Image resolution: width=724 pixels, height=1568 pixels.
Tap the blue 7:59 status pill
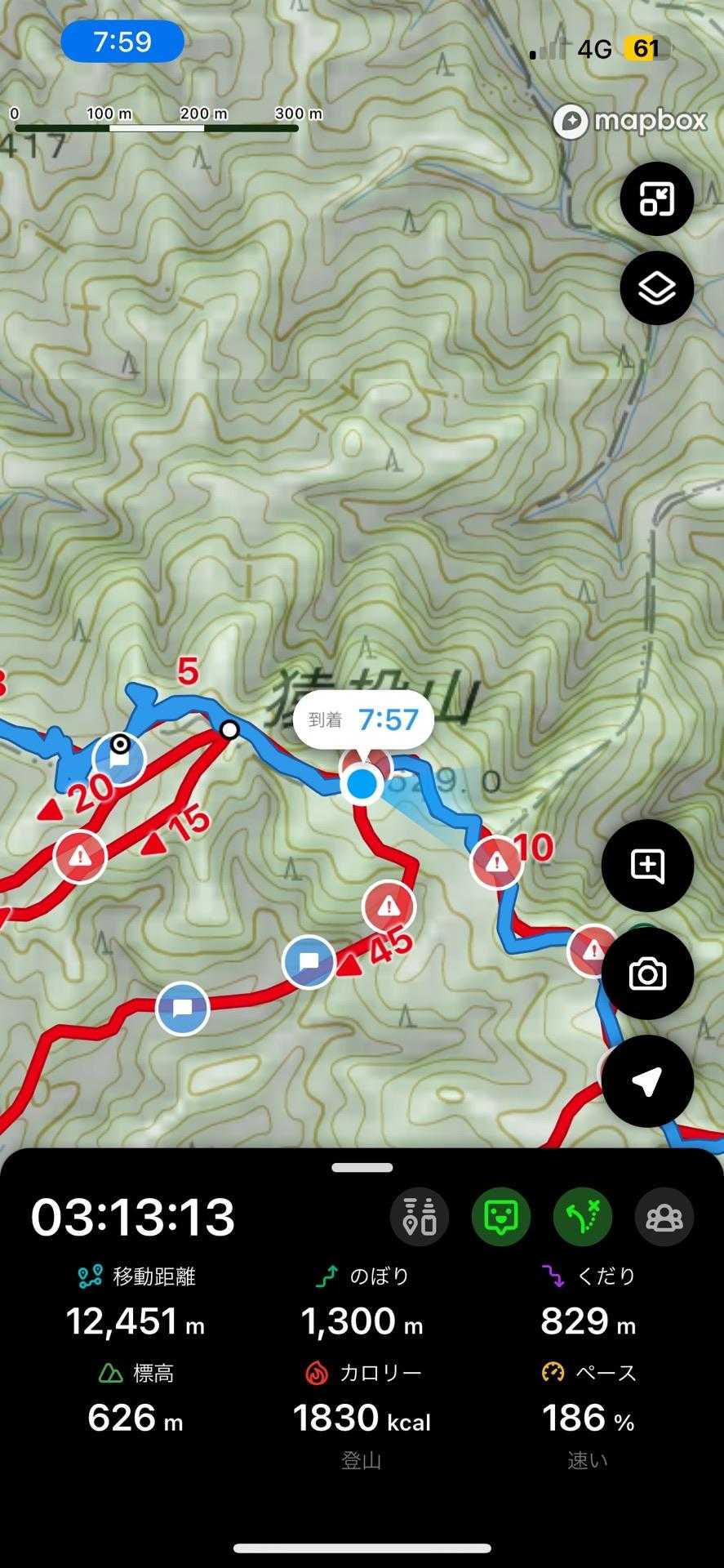click(x=122, y=41)
